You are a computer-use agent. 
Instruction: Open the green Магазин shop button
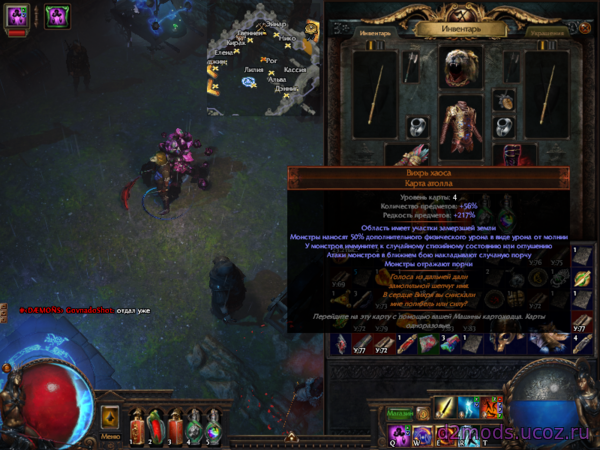point(401,412)
